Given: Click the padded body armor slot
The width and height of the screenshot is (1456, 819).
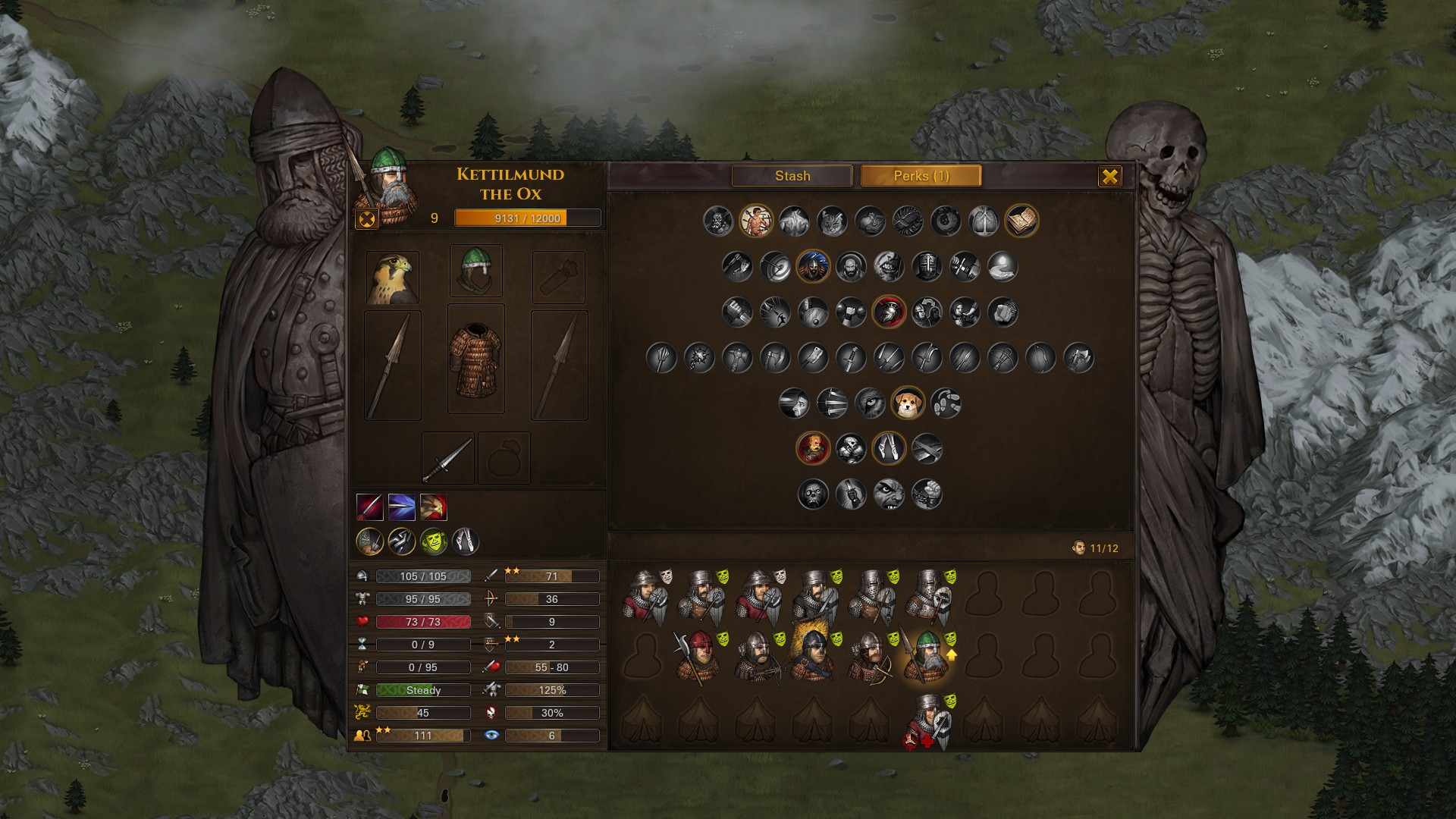Looking at the screenshot, I should [x=476, y=359].
